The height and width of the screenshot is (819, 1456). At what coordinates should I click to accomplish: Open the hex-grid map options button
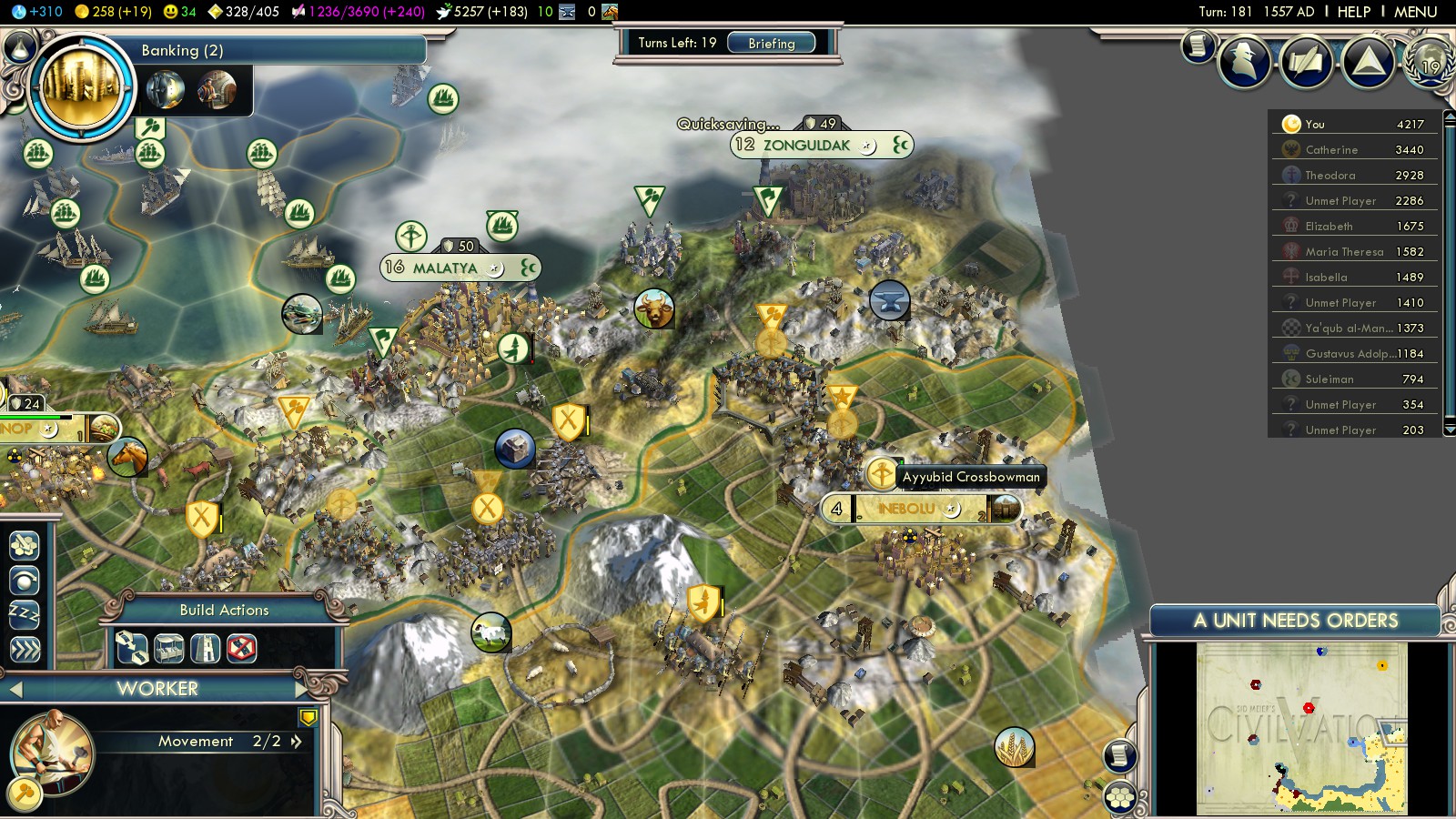pyautogui.click(x=1120, y=798)
